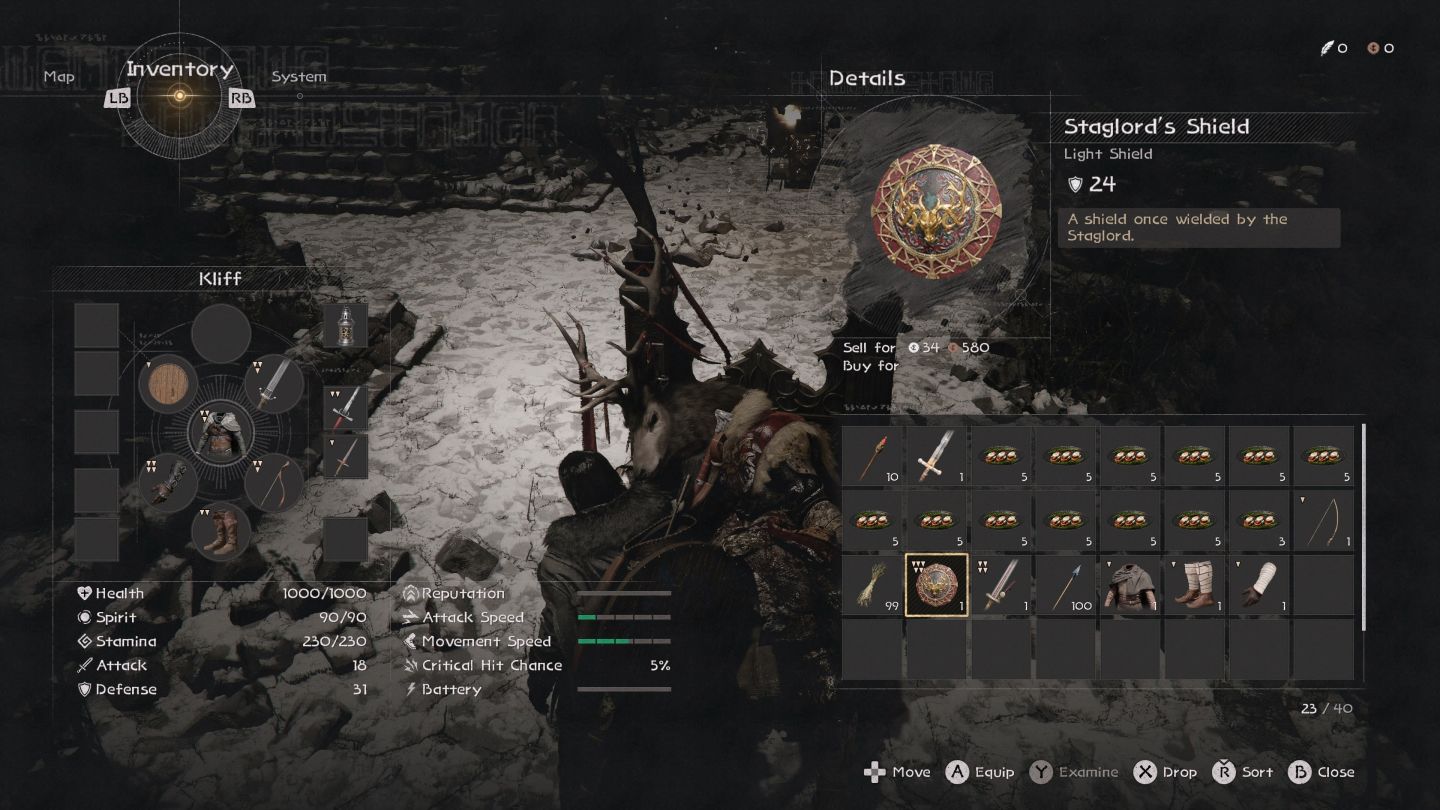Select the lantern slot
The width and height of the screenshot is (1440, 810).
pyautogui.click(x=345, y=325)
